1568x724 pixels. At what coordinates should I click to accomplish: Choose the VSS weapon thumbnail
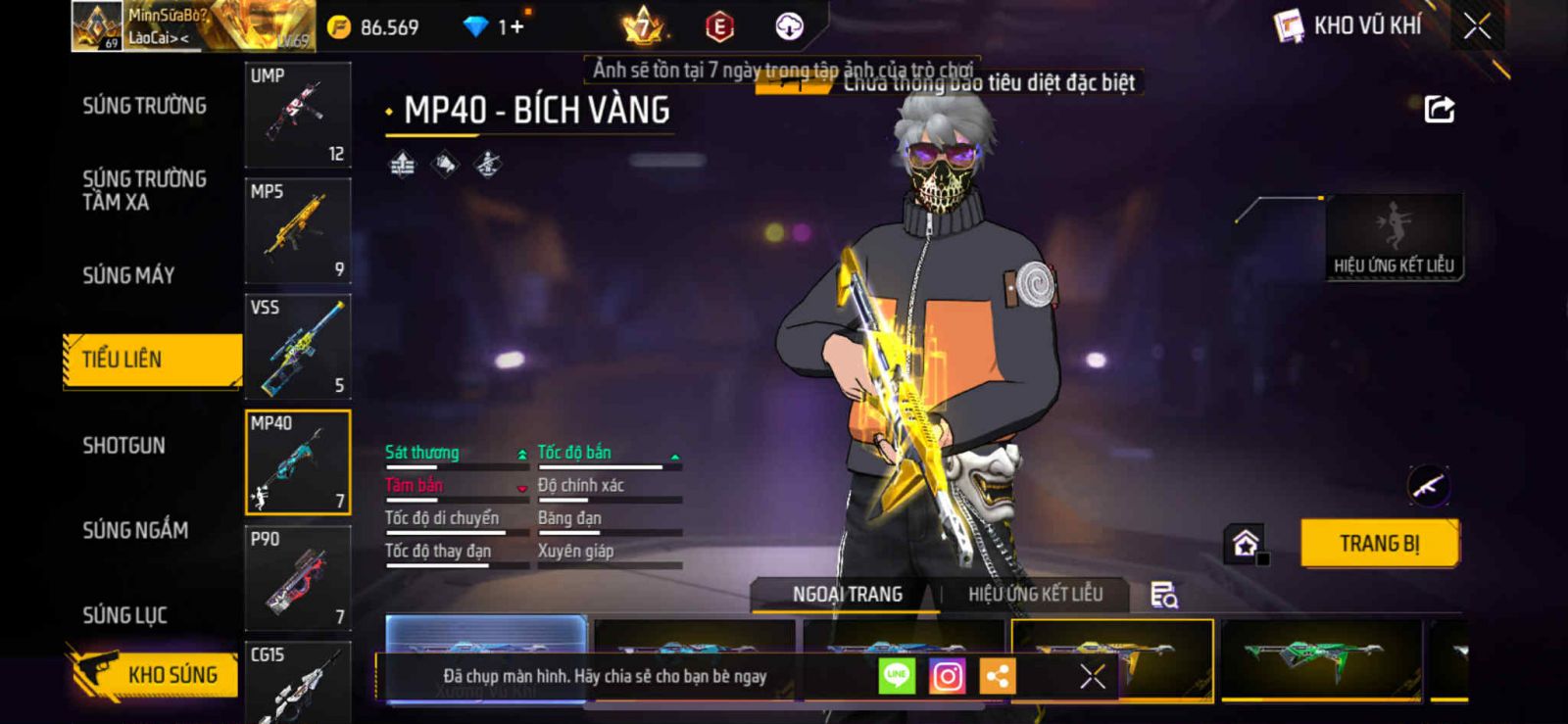[298, 347]
